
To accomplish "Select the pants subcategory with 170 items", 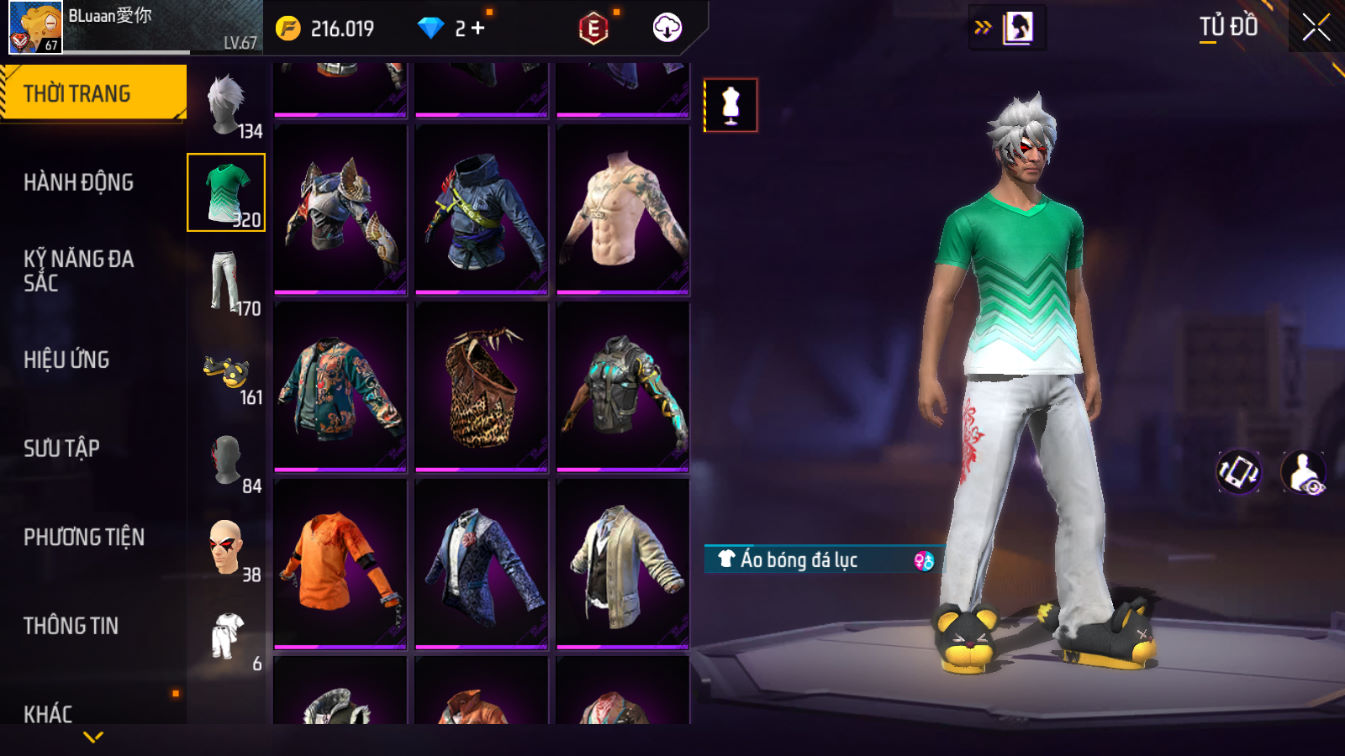I will [227, 281].
